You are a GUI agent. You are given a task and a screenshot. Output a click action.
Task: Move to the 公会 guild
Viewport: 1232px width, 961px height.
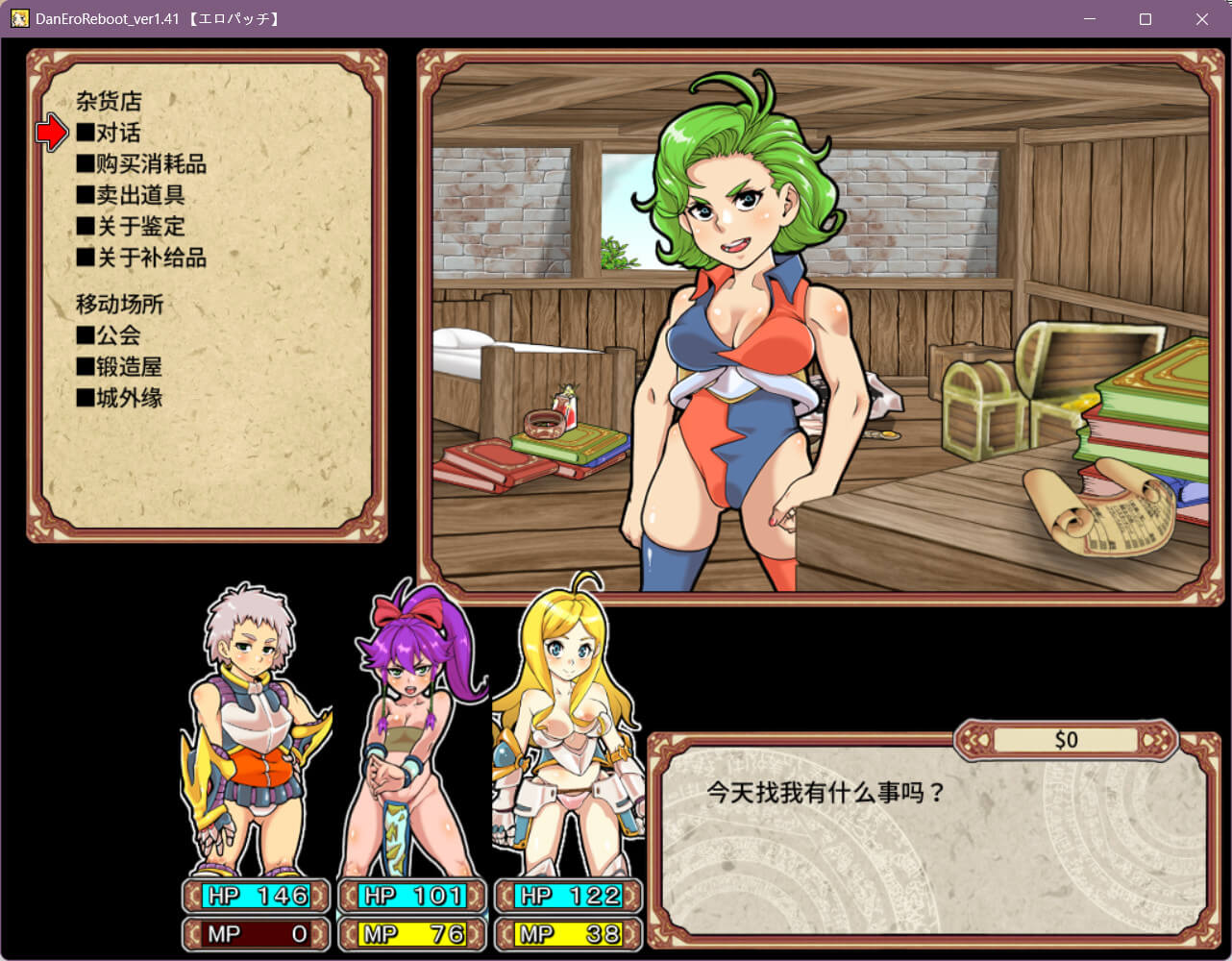(117, 335)
